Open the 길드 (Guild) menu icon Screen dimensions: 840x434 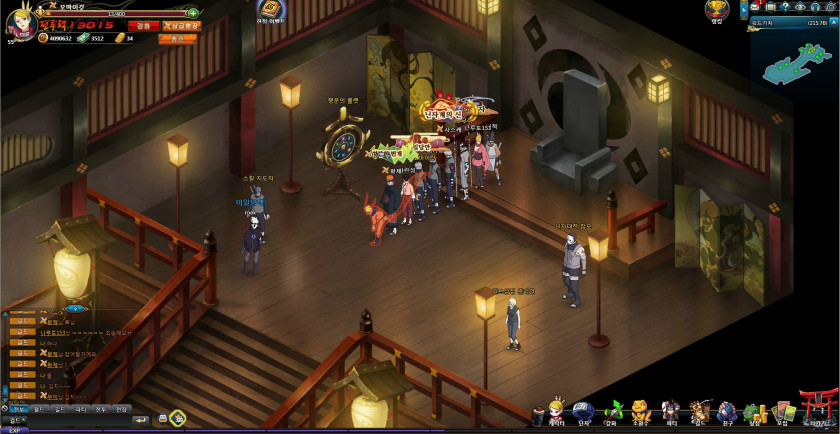[x=699, y=412]
